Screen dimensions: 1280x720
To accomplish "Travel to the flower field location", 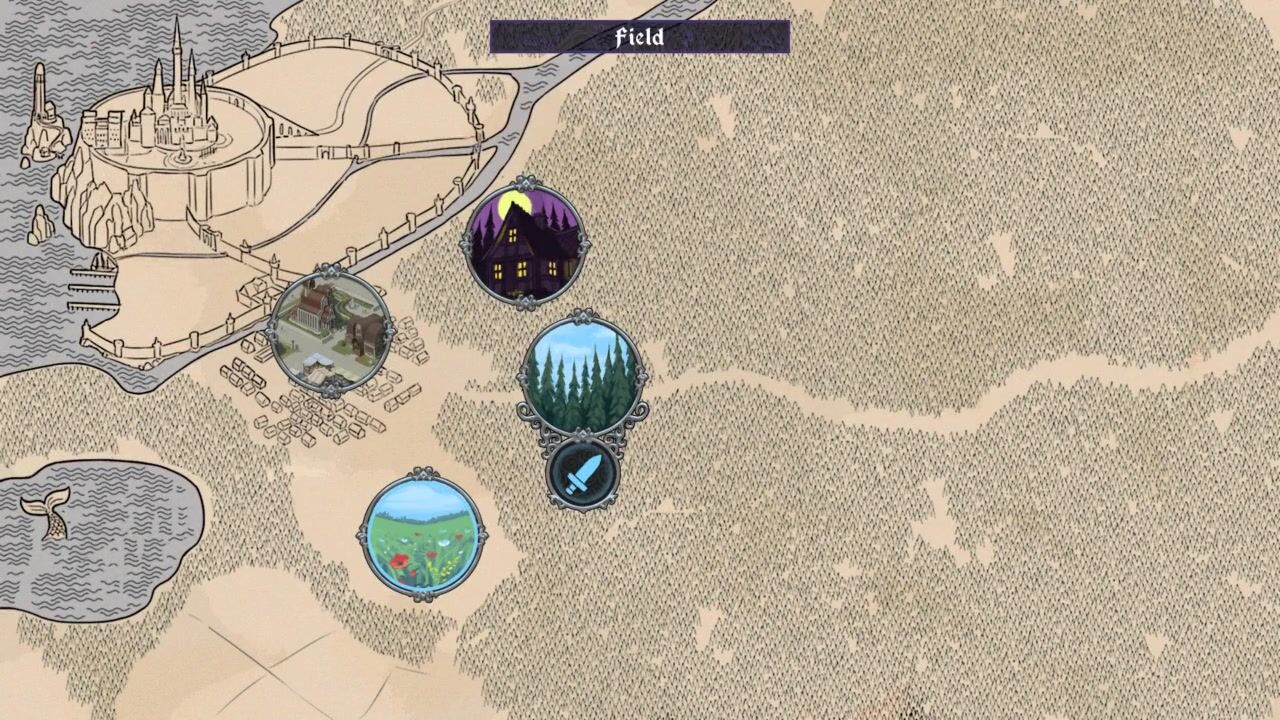I will pos(421,534).
